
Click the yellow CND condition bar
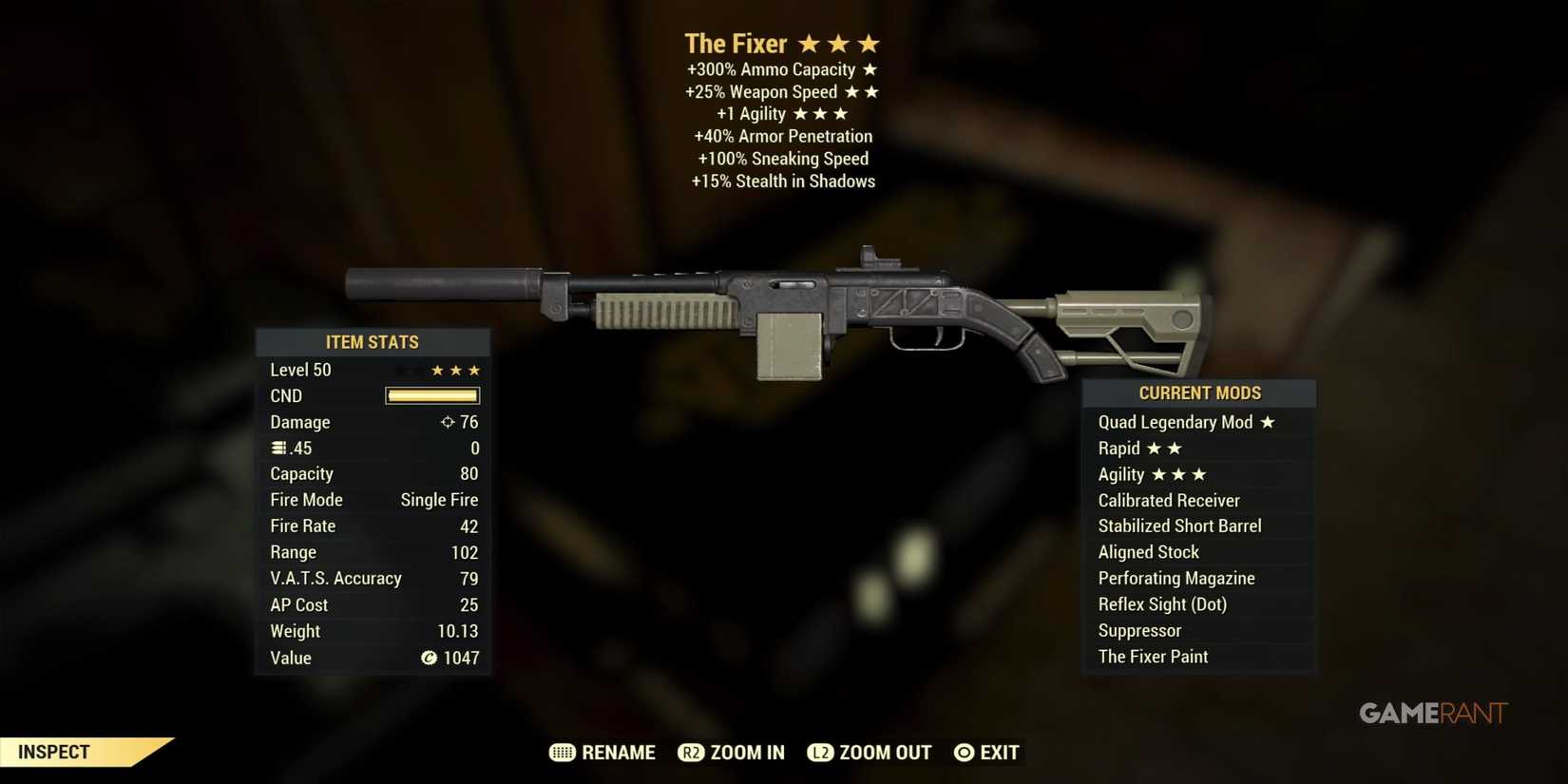tap(431, 395)
